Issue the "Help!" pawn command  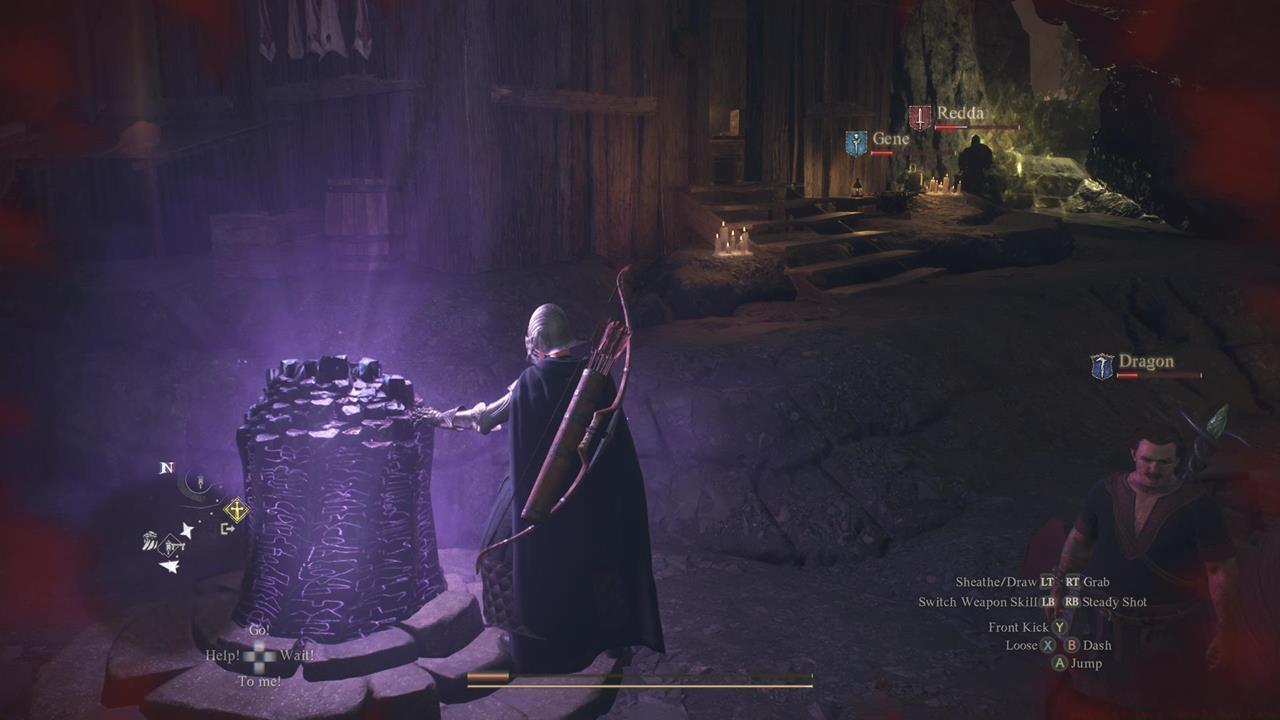[x=222, y=656]
